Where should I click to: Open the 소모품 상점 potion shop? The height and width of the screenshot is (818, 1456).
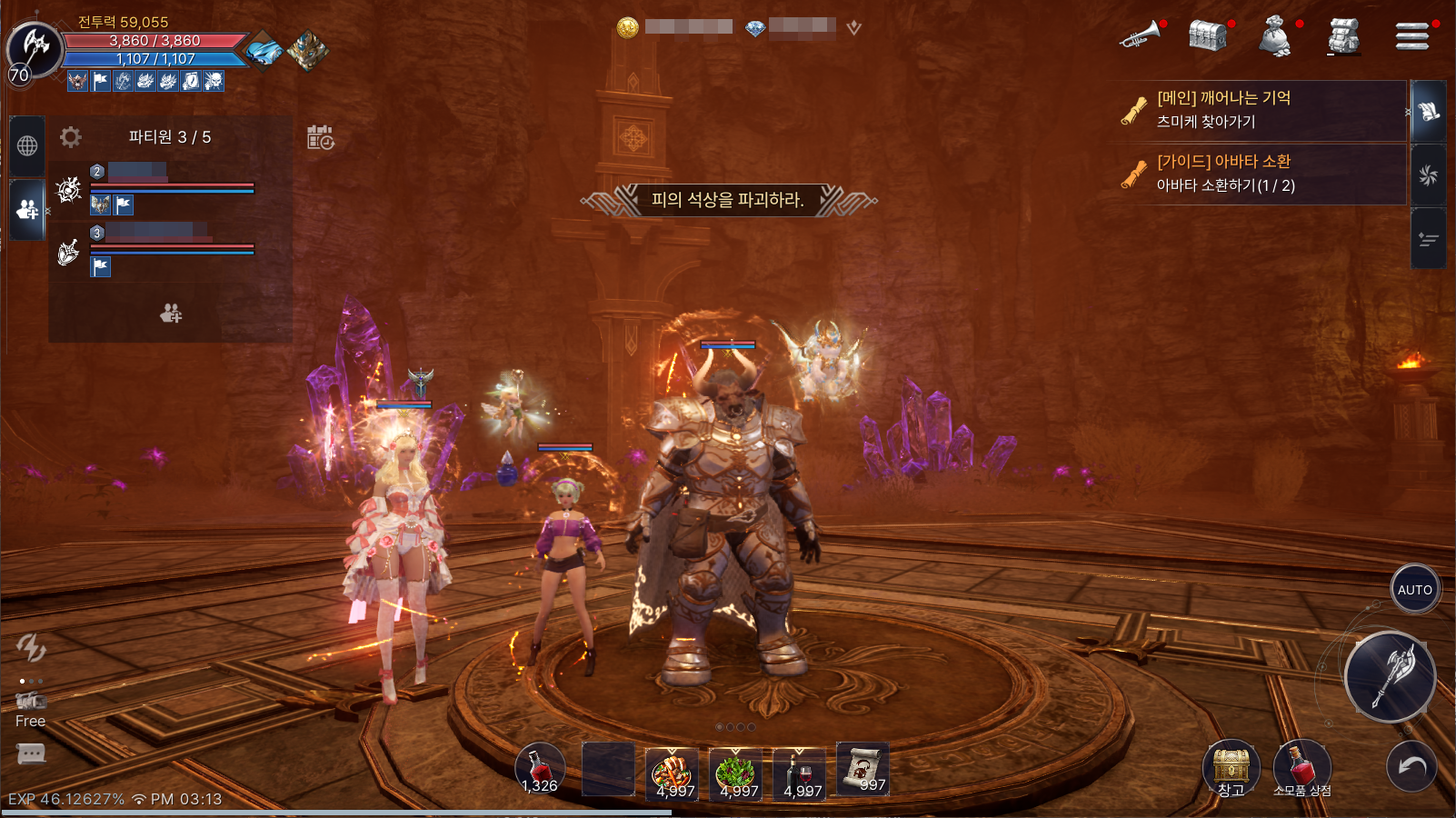pyautogui.click(x=1301, y=767)
